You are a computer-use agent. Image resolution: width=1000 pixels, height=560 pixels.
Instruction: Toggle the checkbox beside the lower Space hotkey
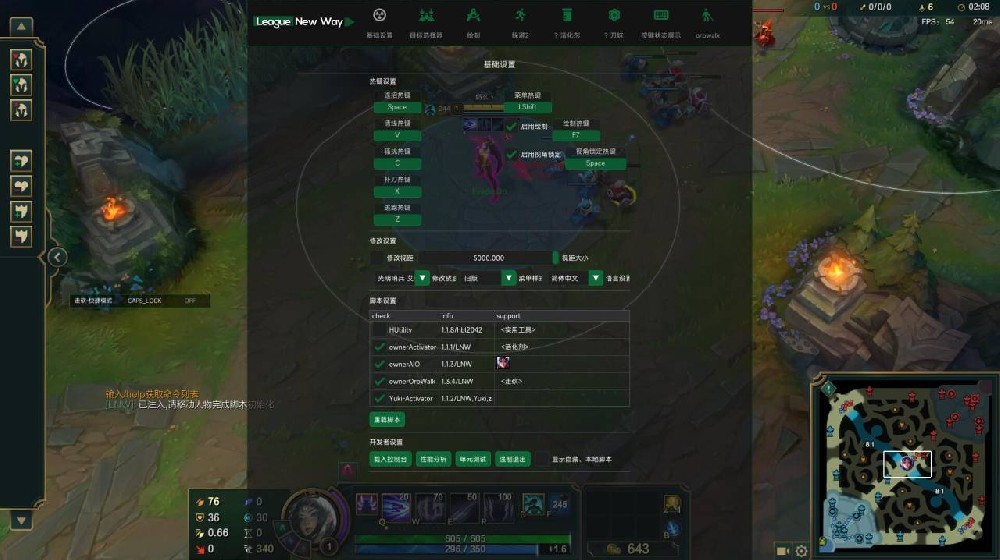tap(511, 155)
